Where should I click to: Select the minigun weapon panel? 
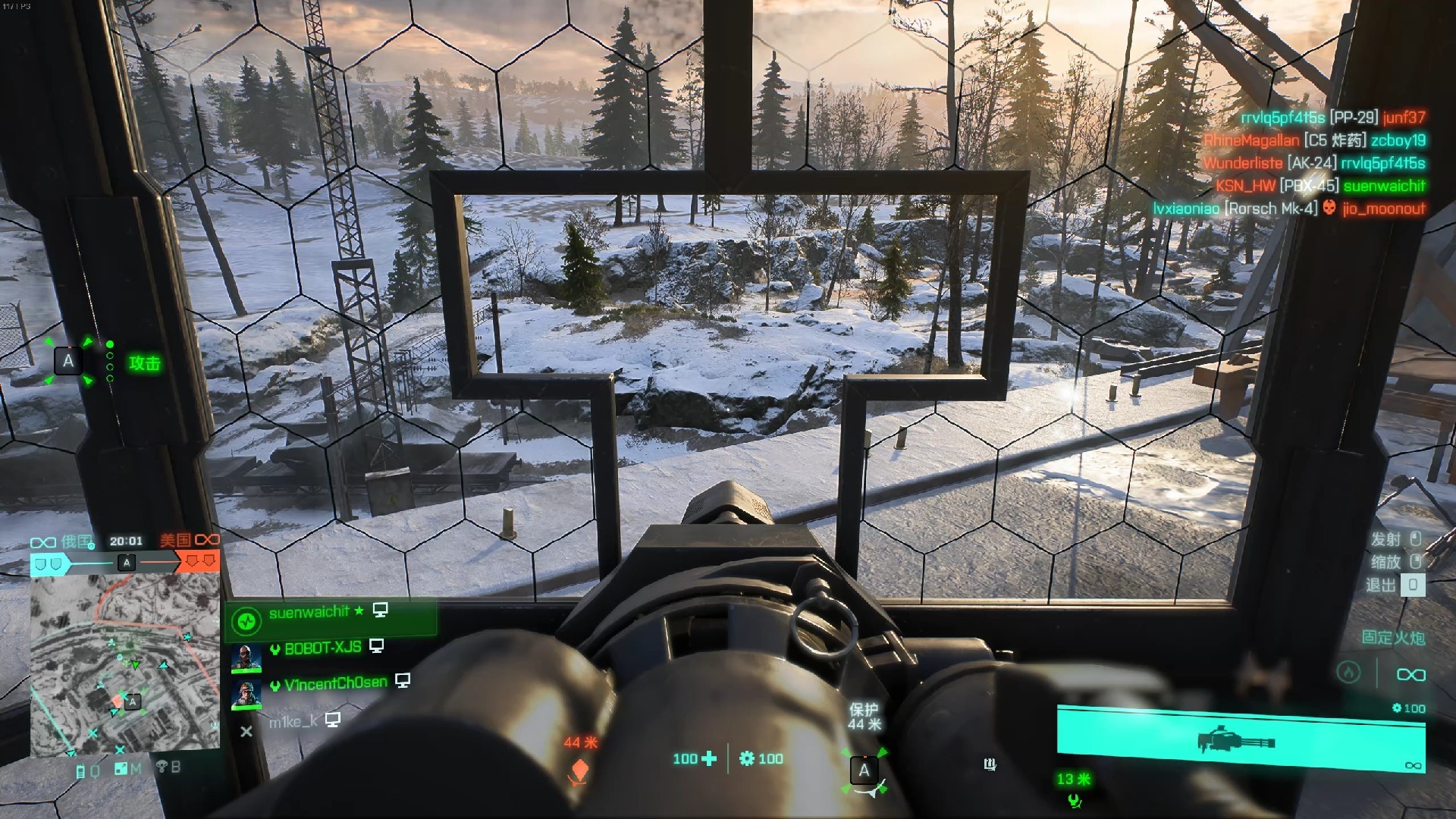1240,739
